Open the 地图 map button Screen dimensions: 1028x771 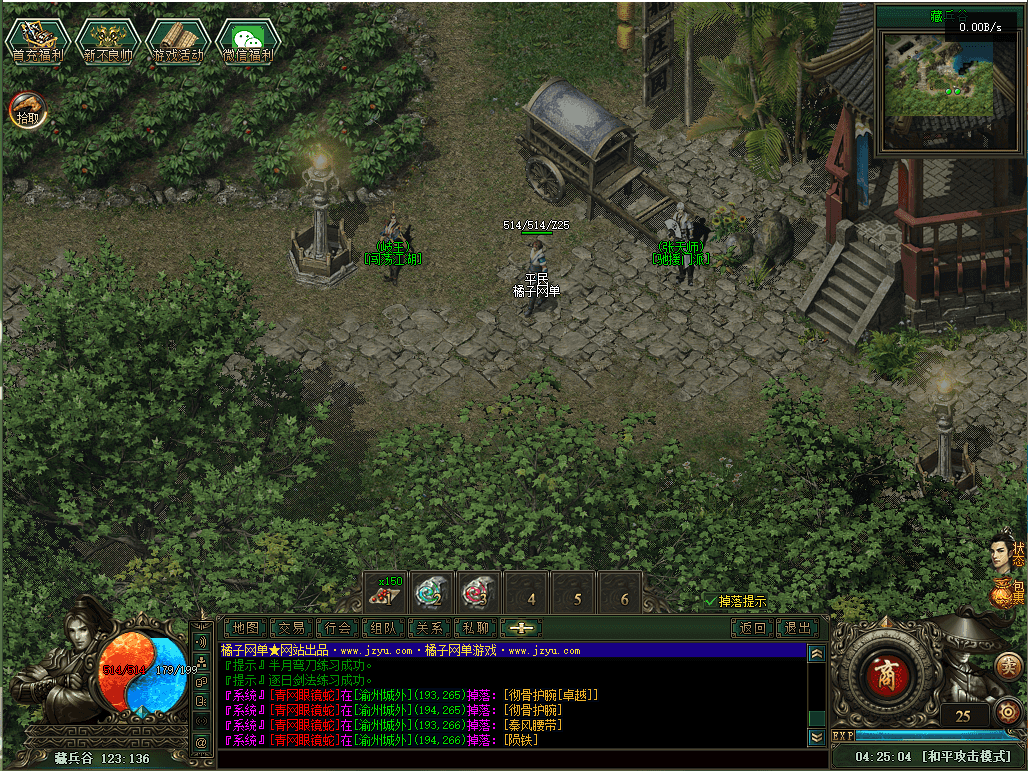point(245,628)
